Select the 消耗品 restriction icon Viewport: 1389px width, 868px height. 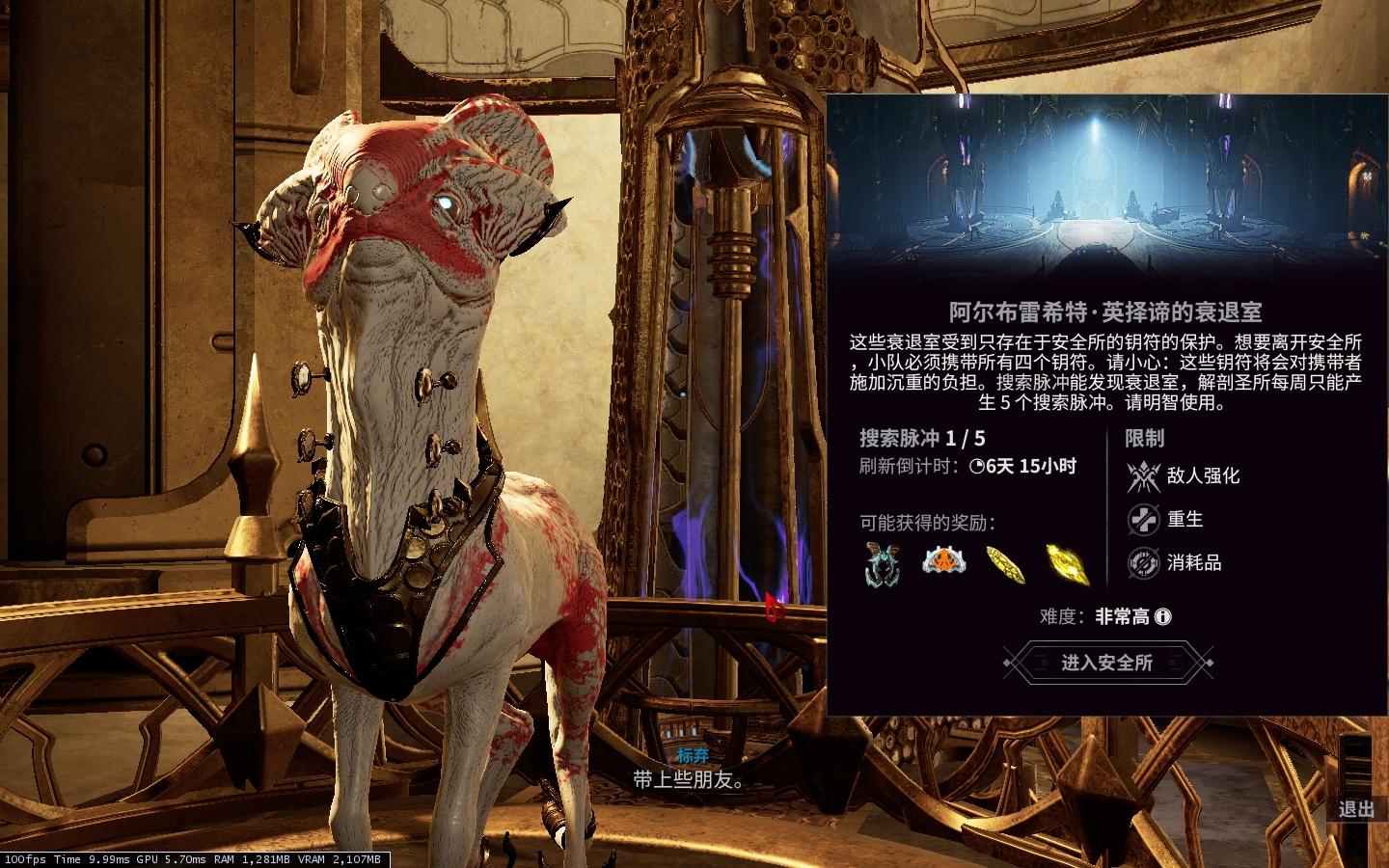coord(1144,563)
